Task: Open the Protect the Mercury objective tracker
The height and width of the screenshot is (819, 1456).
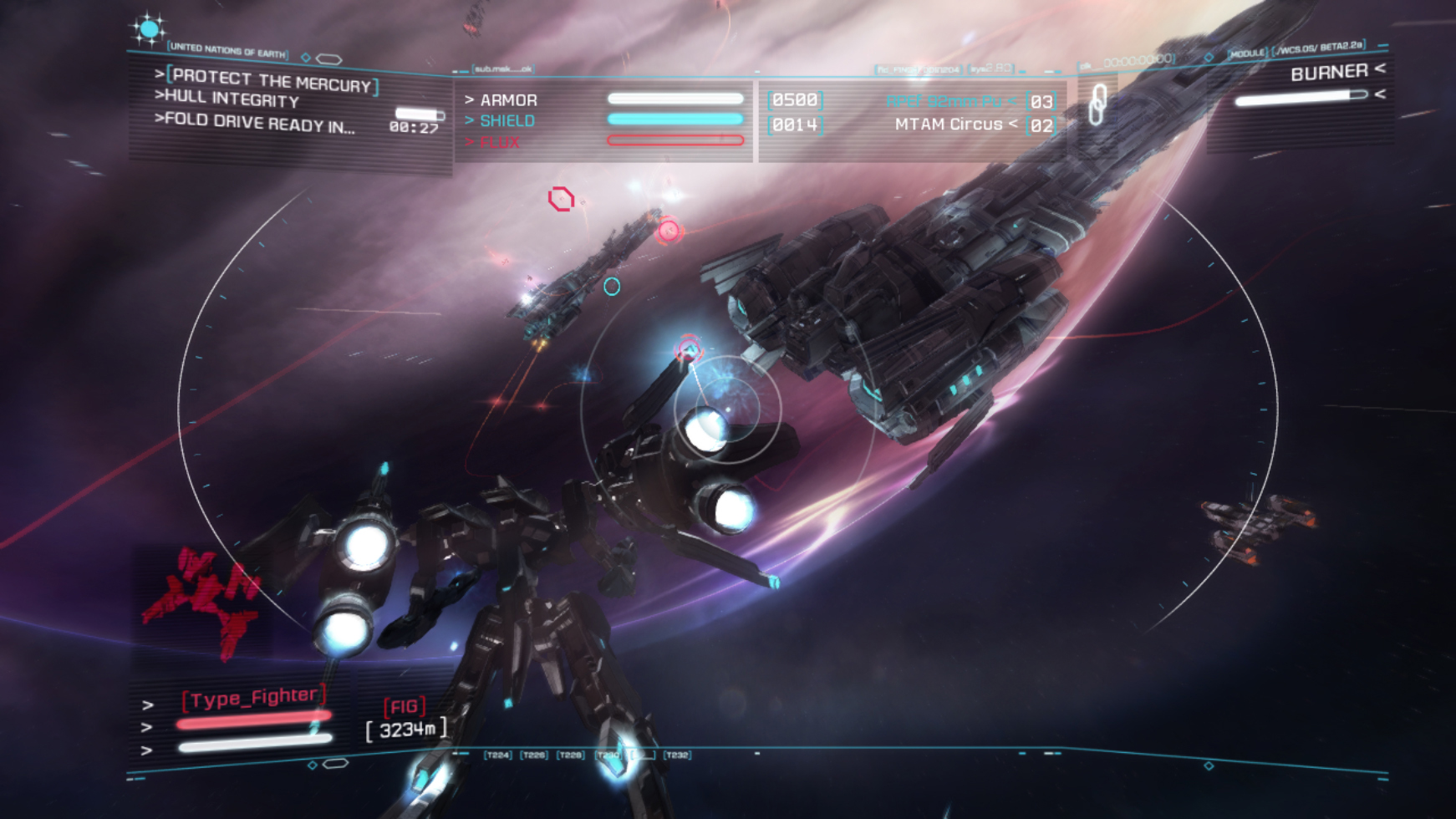Action: point(272,81)
